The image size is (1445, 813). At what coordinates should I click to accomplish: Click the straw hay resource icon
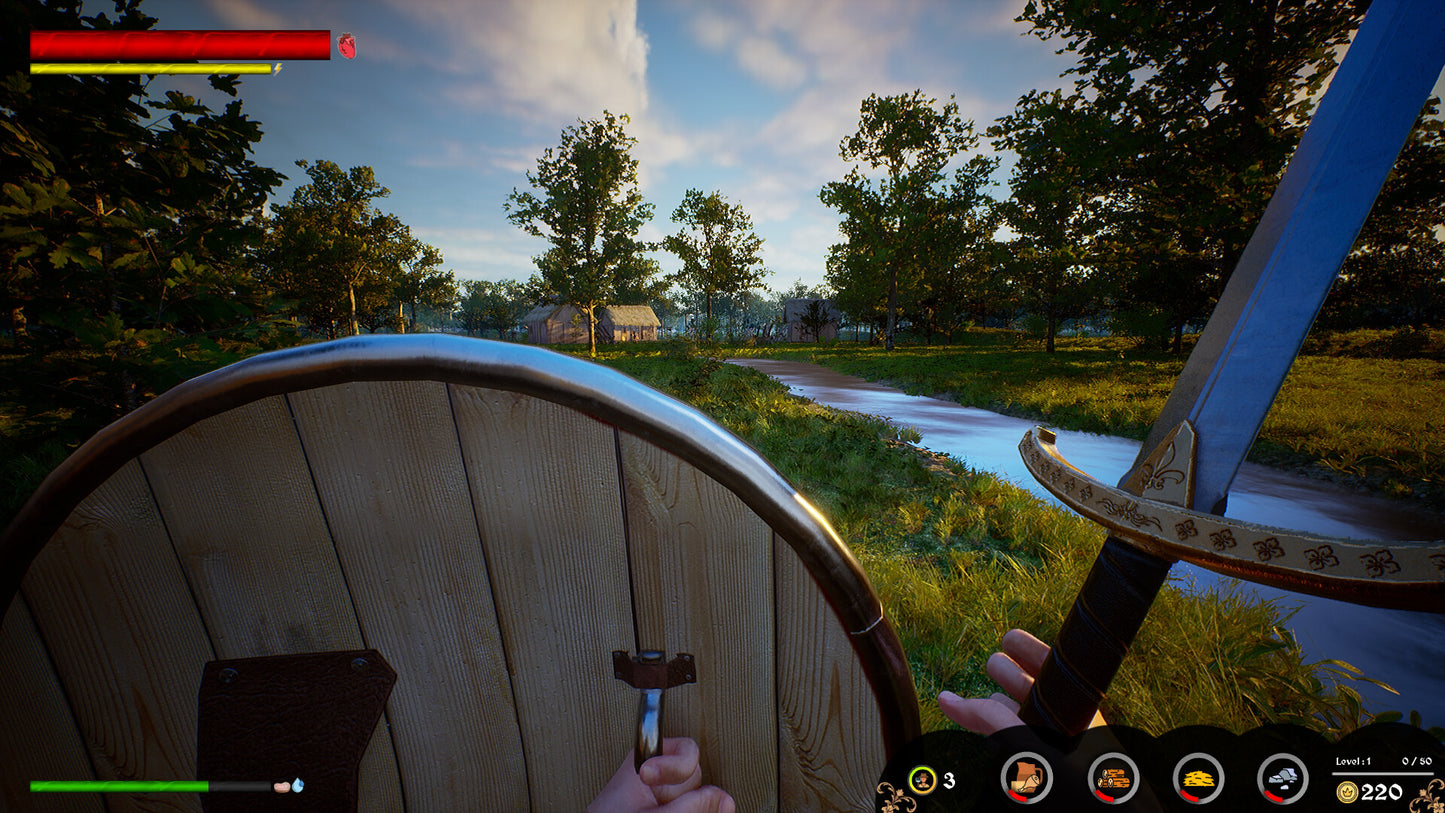coord(1197,777)
